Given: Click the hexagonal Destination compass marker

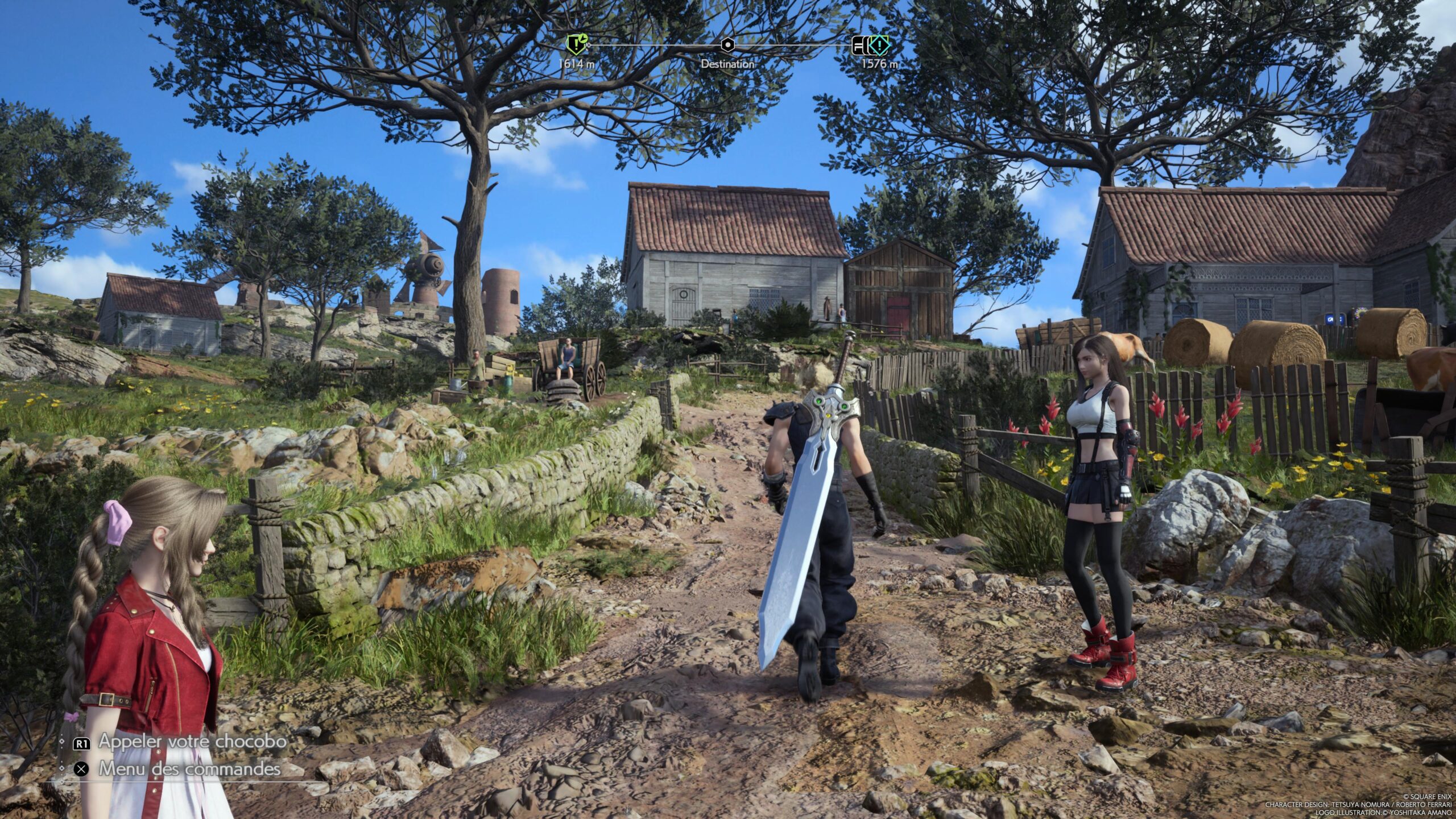Looking at the screenshot, I should 727,44.
